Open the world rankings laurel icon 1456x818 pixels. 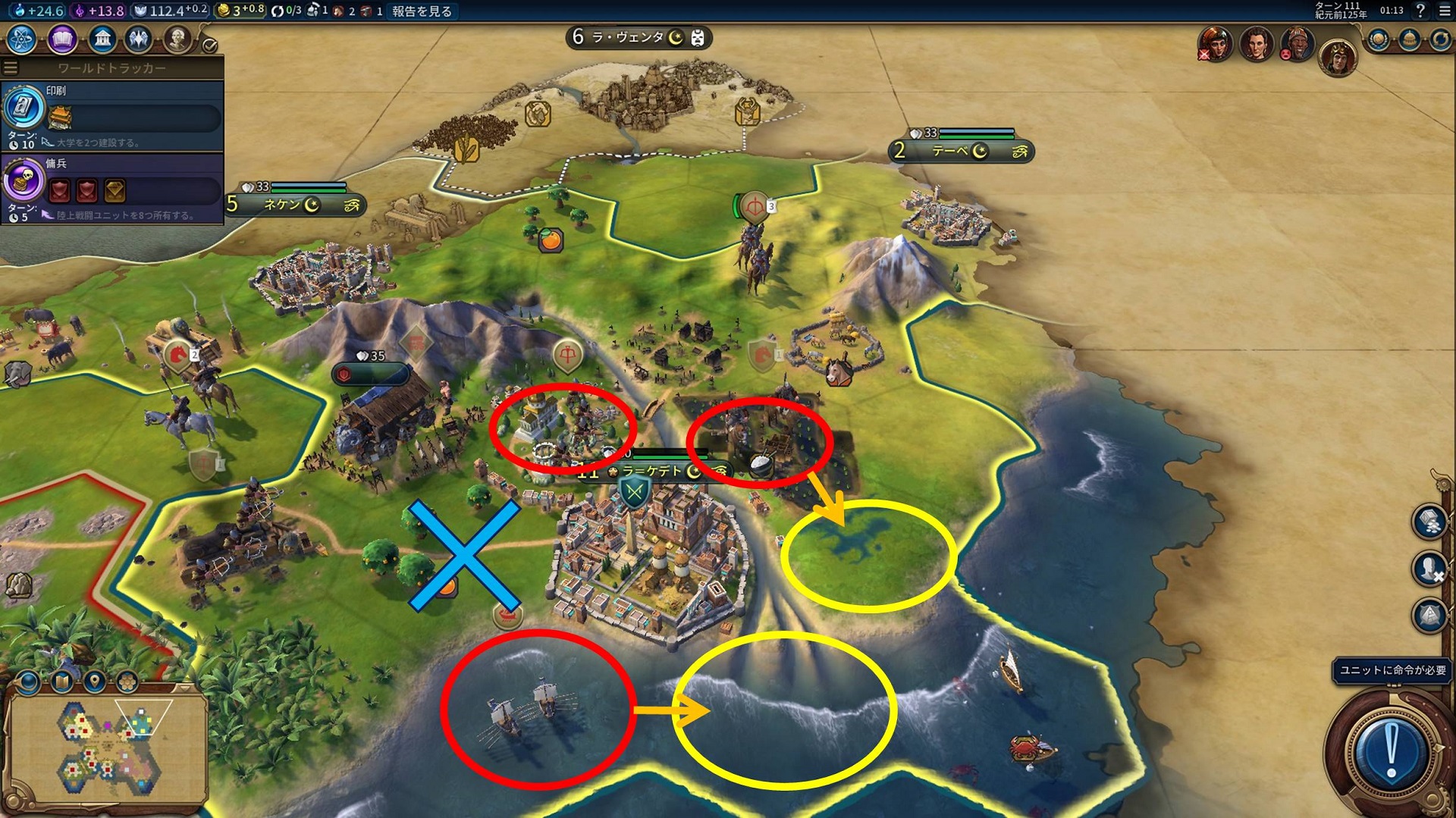[x=1378, y=39]
